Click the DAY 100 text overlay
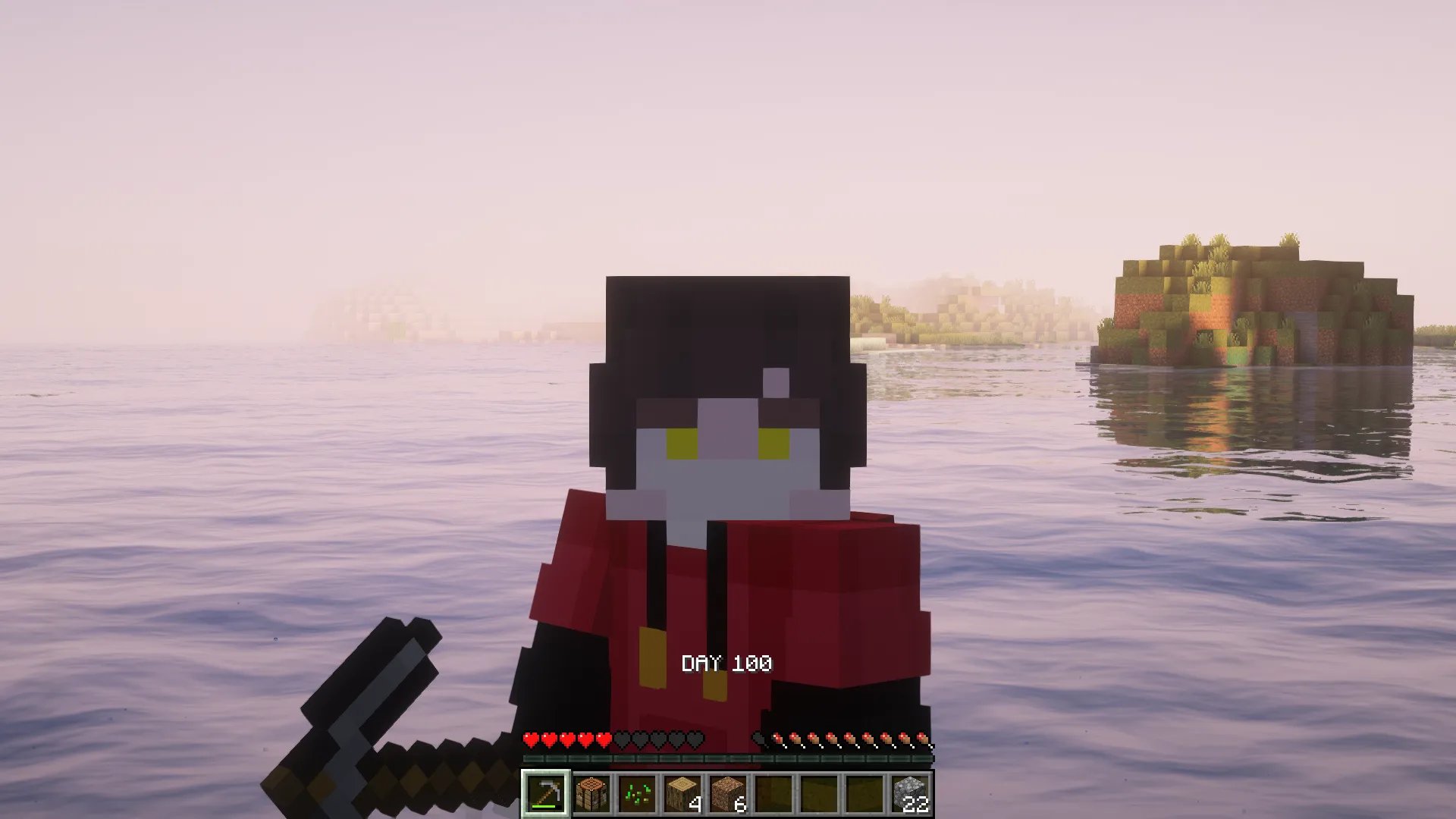This screenshot has width=1456, height=819. click(x=726, y=664)
